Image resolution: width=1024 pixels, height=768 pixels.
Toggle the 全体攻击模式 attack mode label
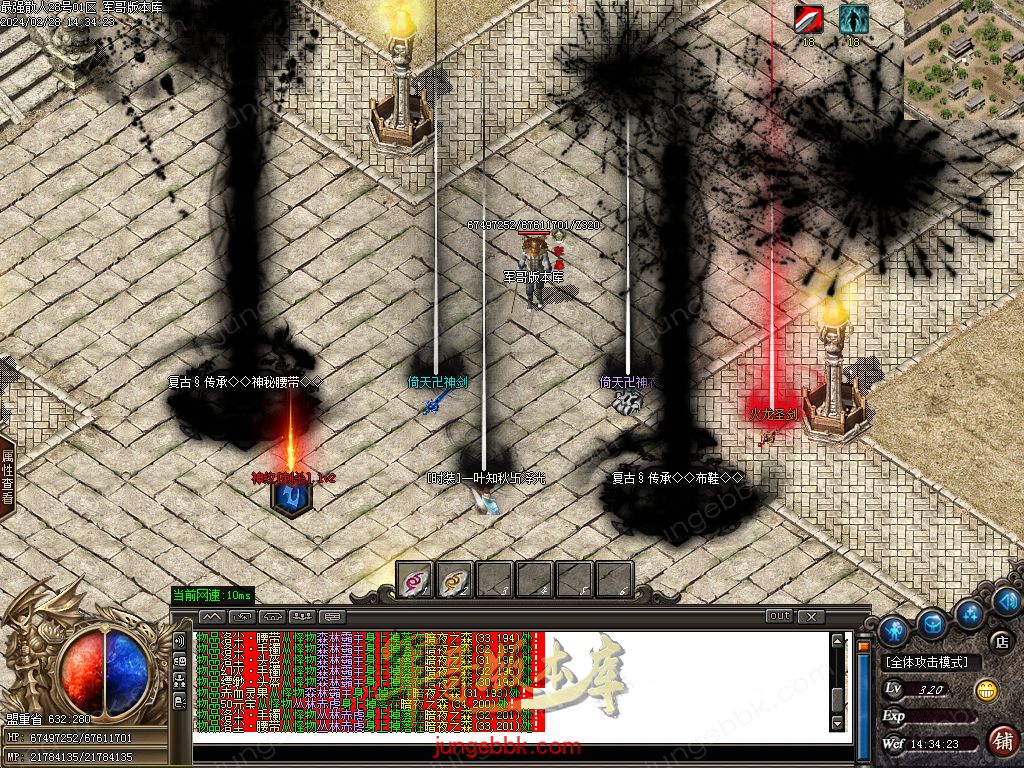click(928, 662)
